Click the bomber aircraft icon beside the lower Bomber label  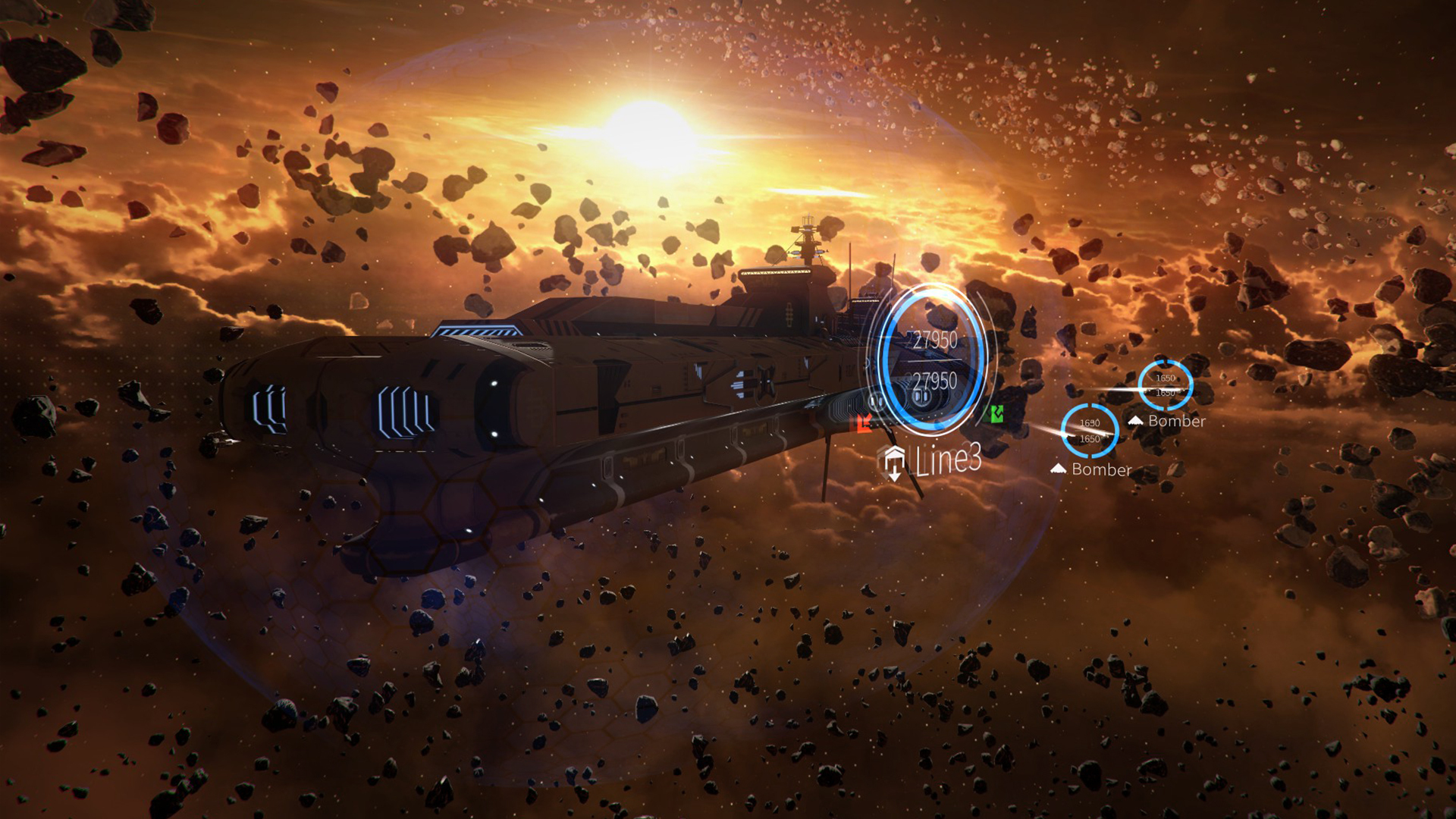1059,469
